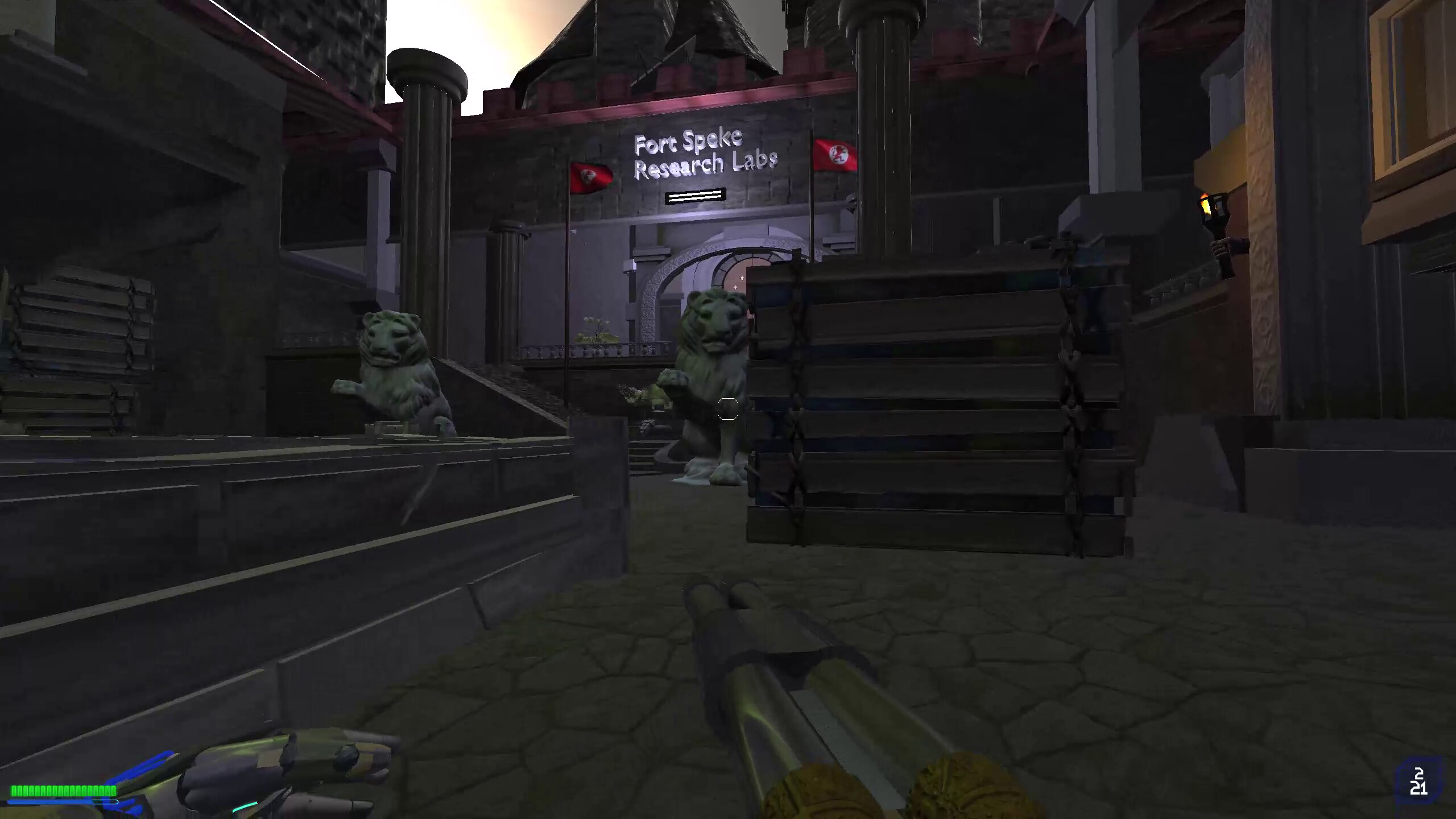This screenshot has height=819, width=1456.
Task: Click the tall stone pillar on the left
Action: coord(429,171)
